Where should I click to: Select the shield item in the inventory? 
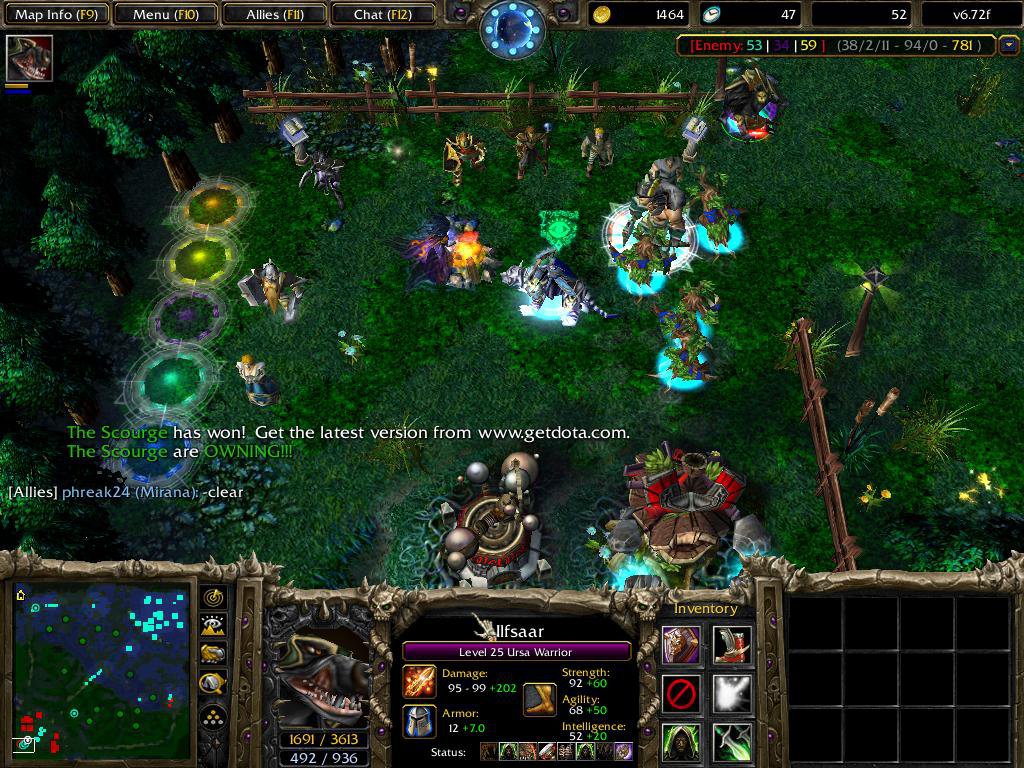[681, 645]
